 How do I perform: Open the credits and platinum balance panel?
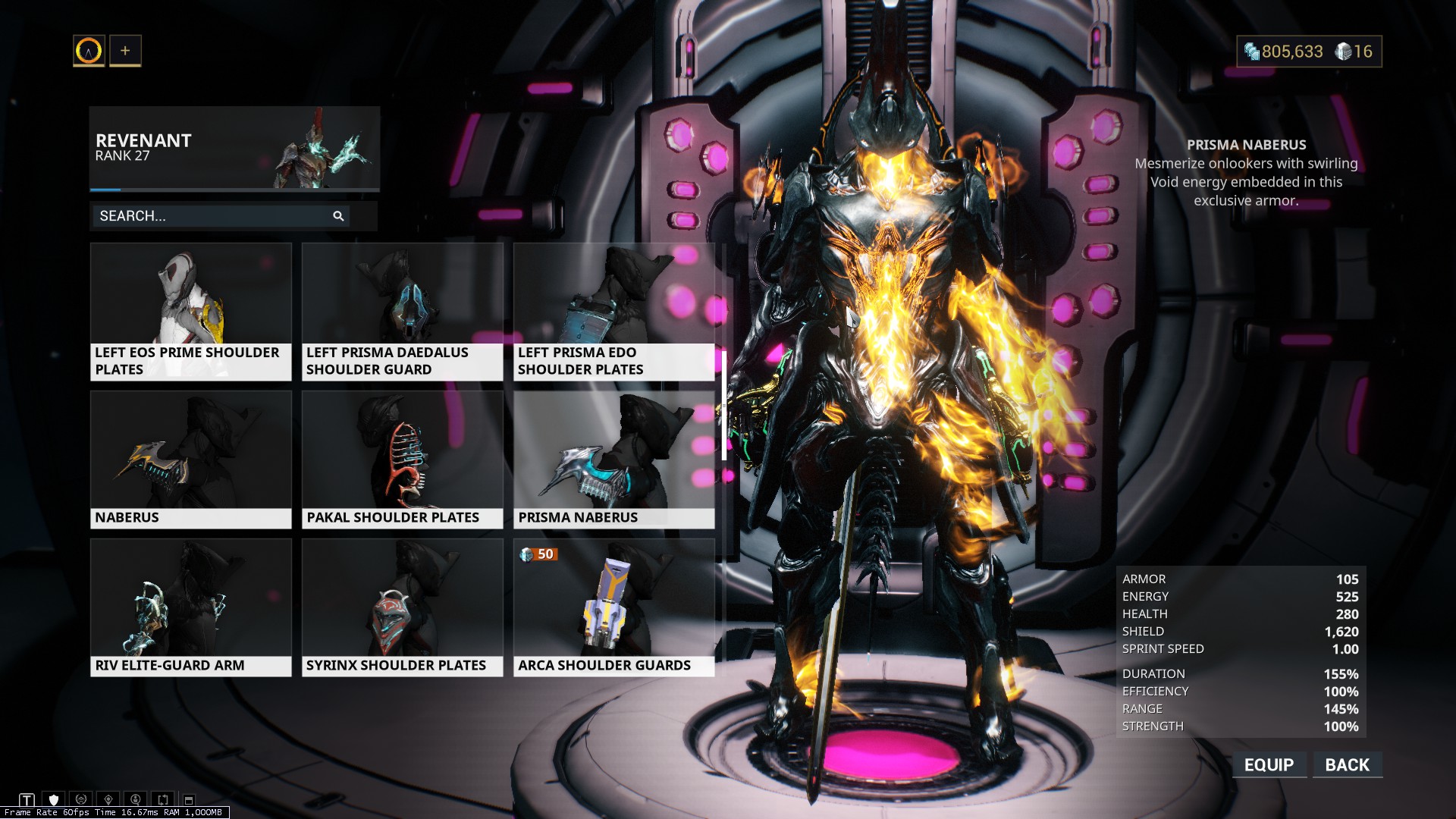point(1309,52)
